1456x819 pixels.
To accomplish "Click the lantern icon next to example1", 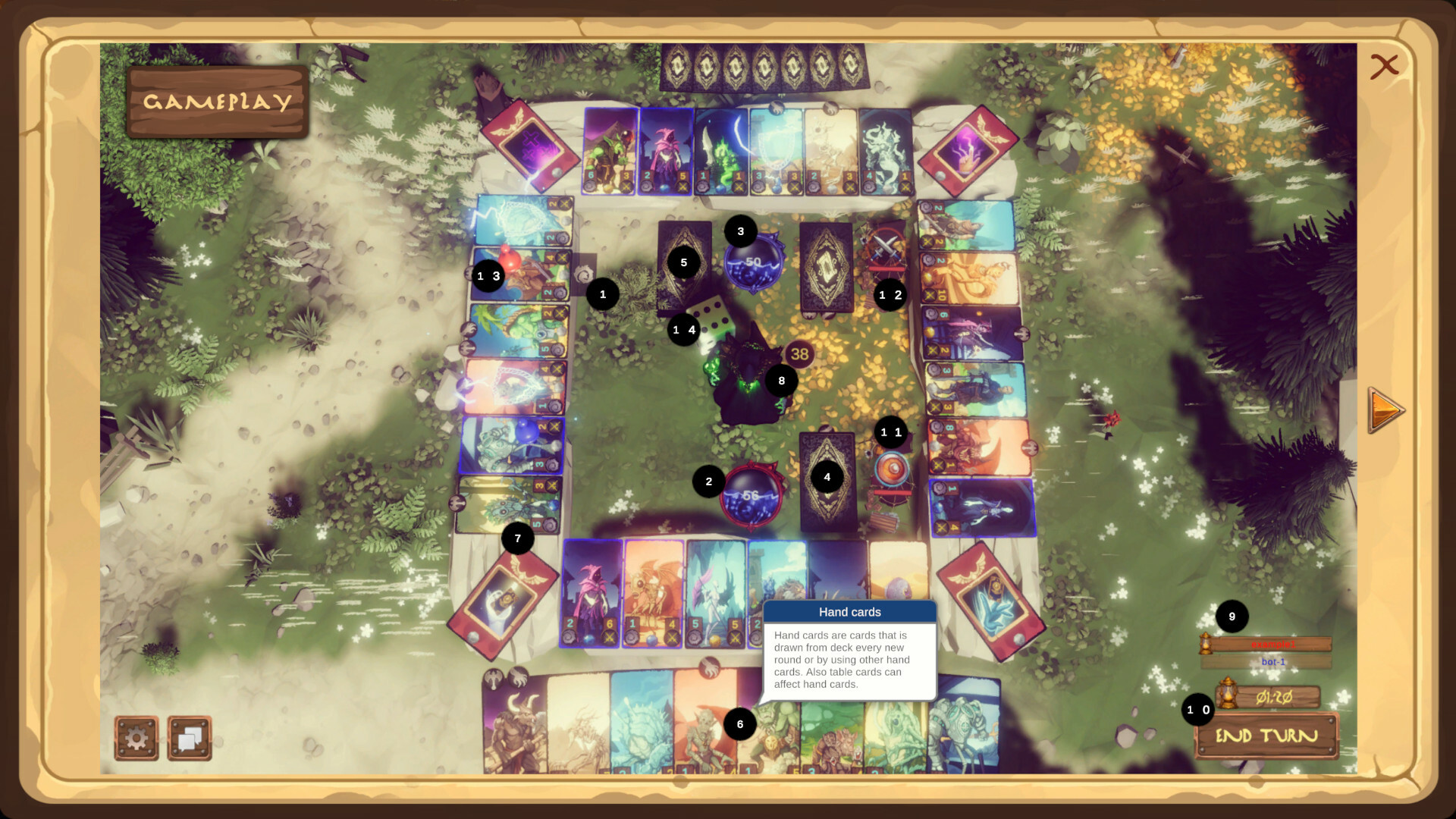I will 1205,642.
